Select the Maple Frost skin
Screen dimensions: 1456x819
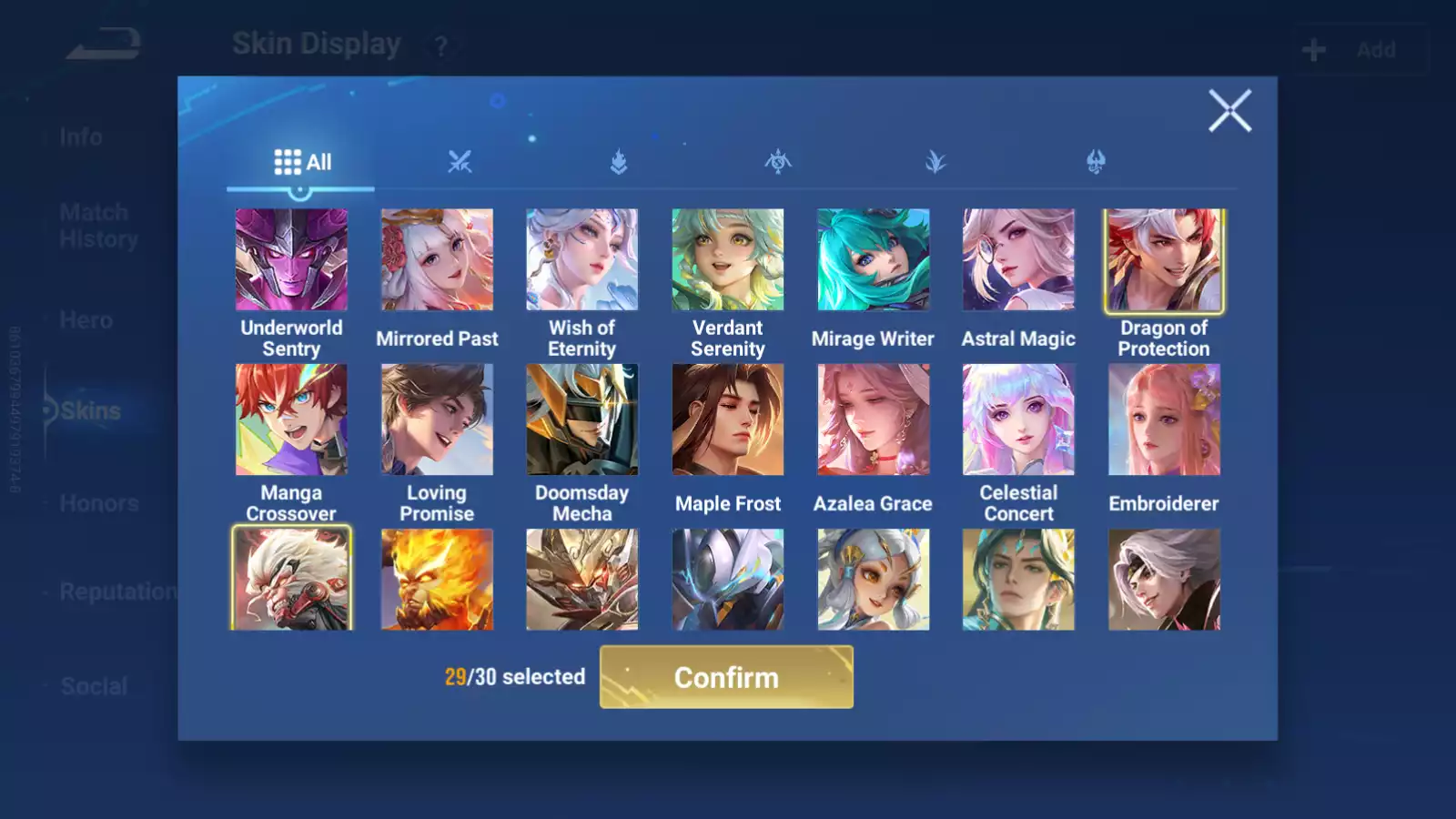click(x=728, y=420)
